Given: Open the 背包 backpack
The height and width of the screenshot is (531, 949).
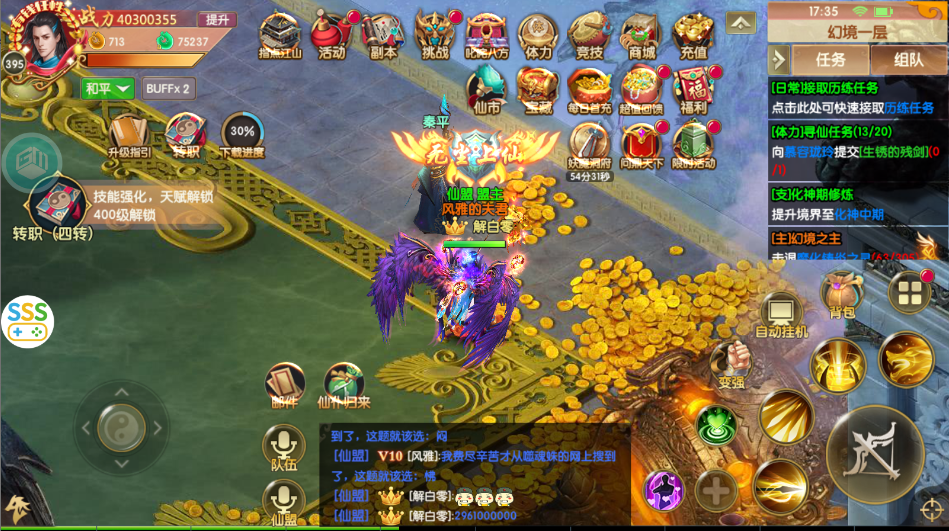Looking at the screenshot, I should point(841,295).
